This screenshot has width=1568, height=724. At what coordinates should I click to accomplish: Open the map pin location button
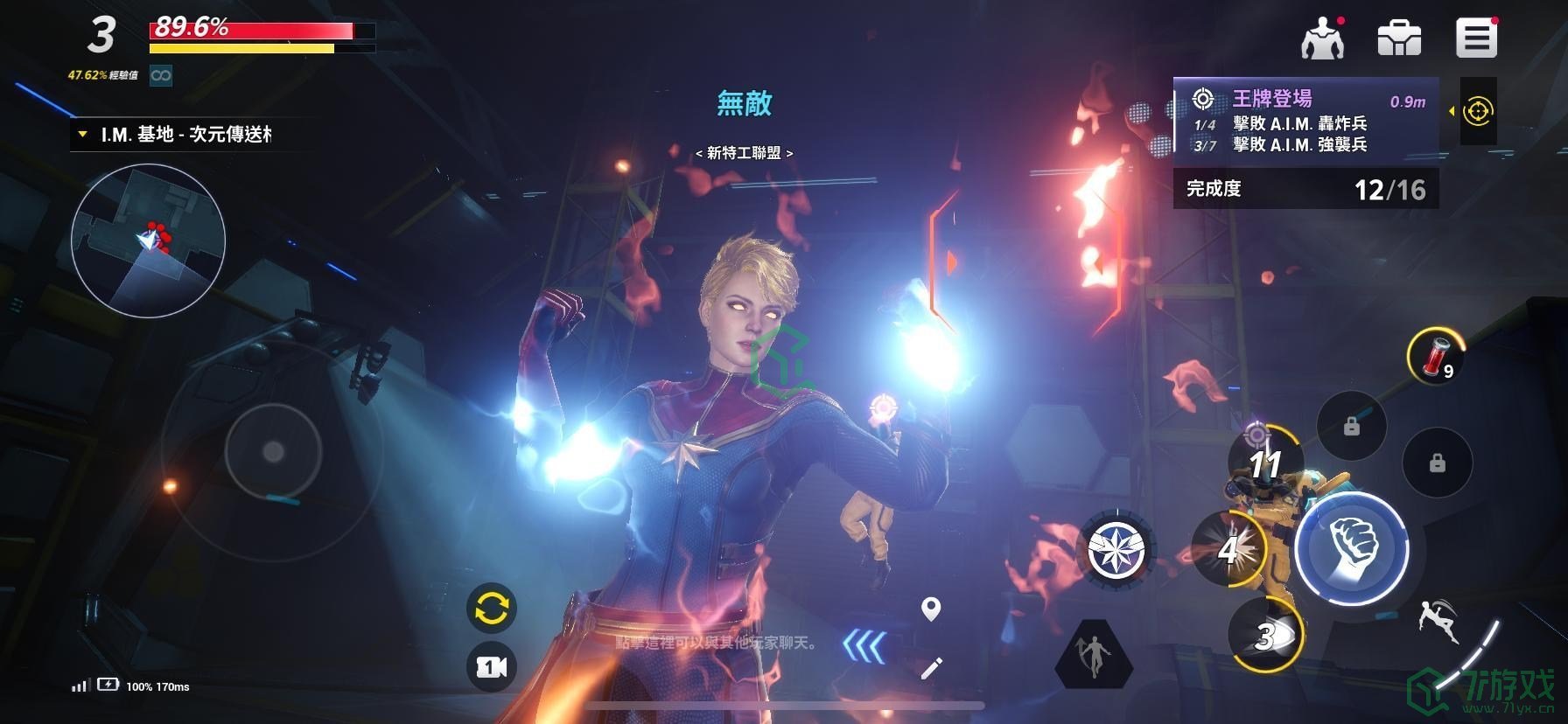(931, 609)
